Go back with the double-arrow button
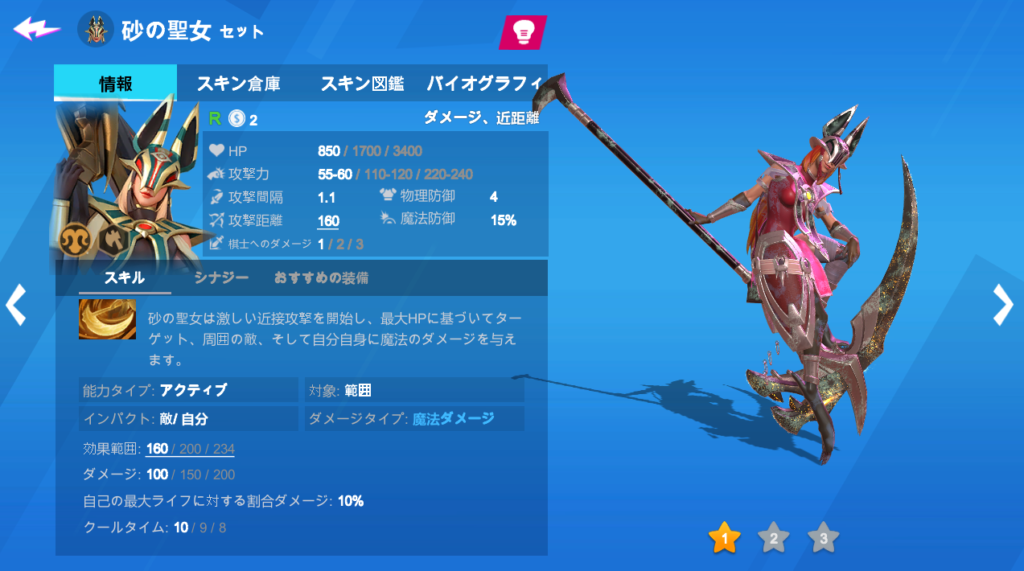 [36, 28]
